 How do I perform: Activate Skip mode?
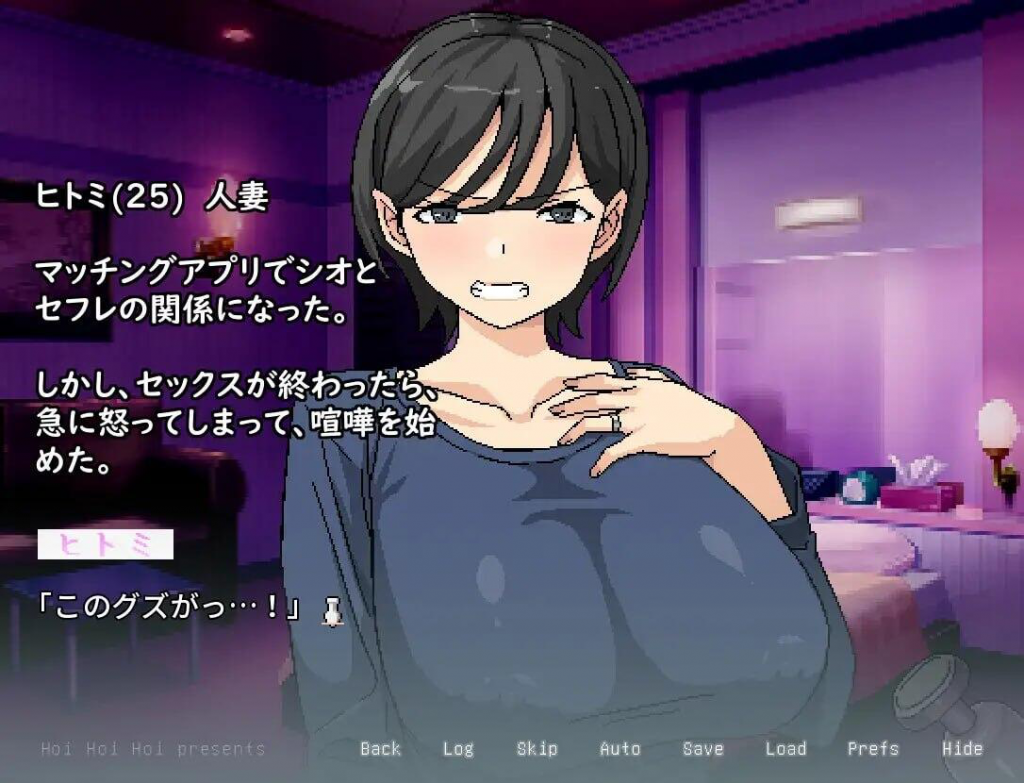[x=537, y=749]
